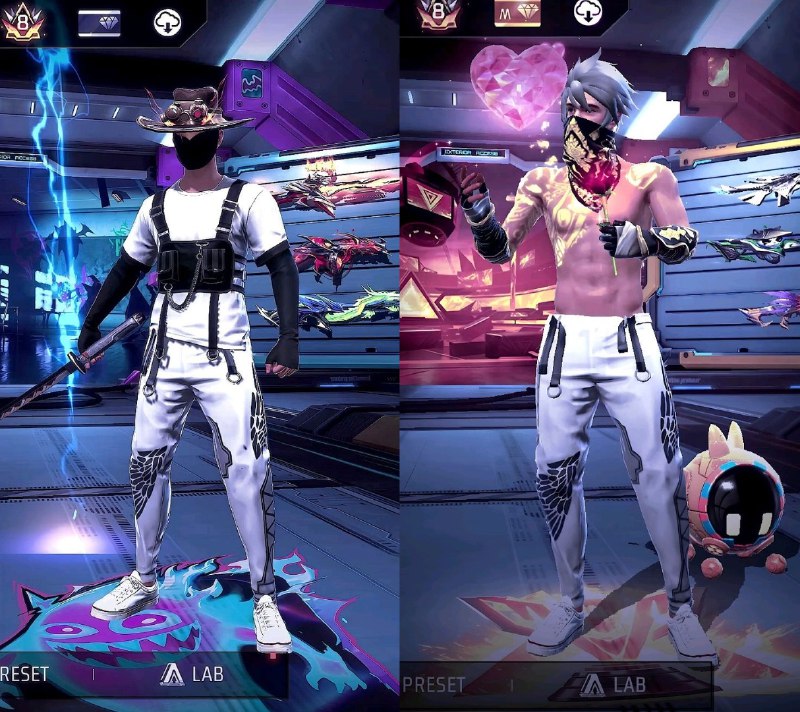Image resolution: width=800 pixels, height=712 pixels.
Task: Select PRESET next to the blue monster emblem
Action: coord(24,674)
